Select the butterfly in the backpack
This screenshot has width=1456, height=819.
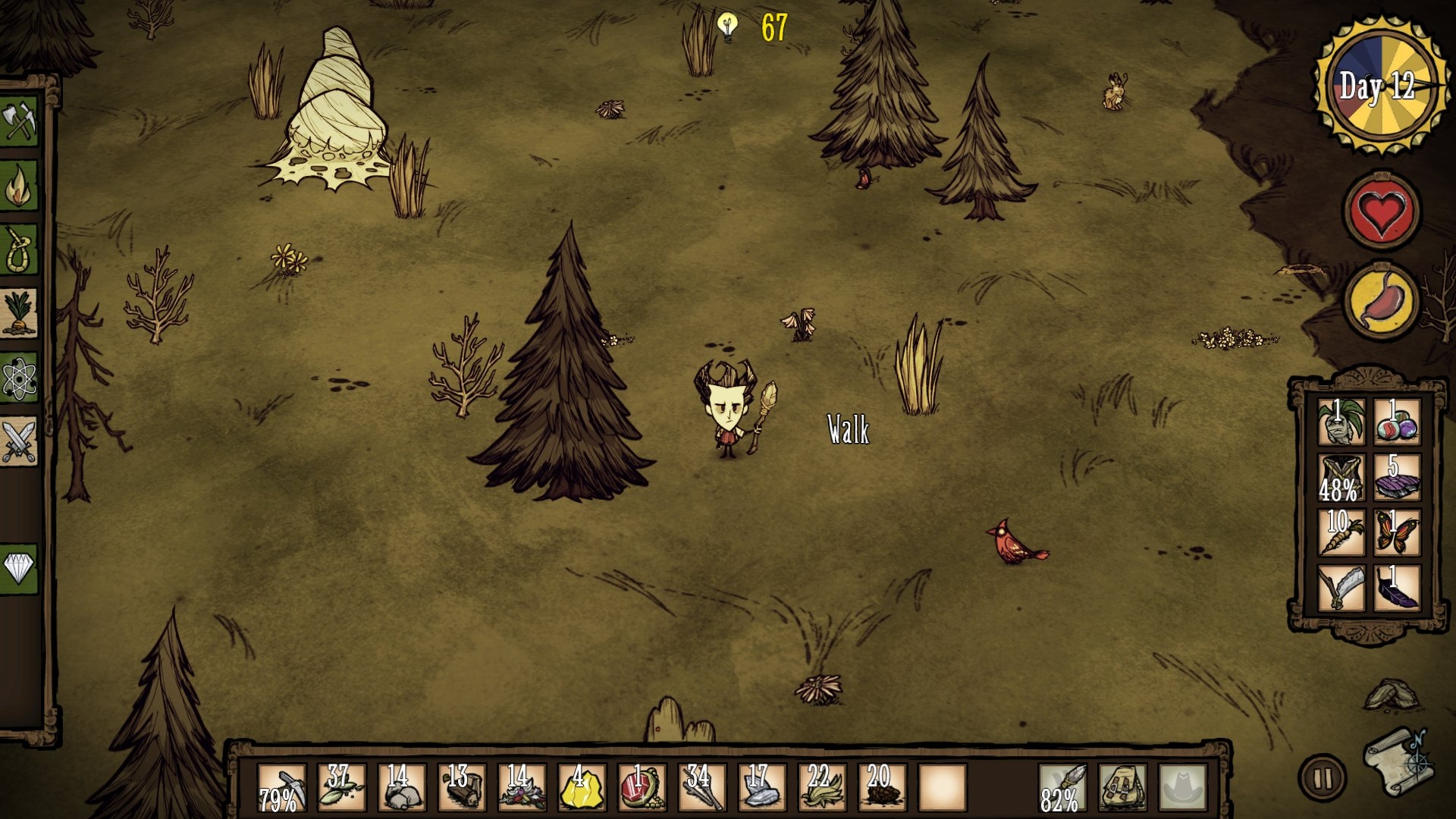coord(1397,532)
